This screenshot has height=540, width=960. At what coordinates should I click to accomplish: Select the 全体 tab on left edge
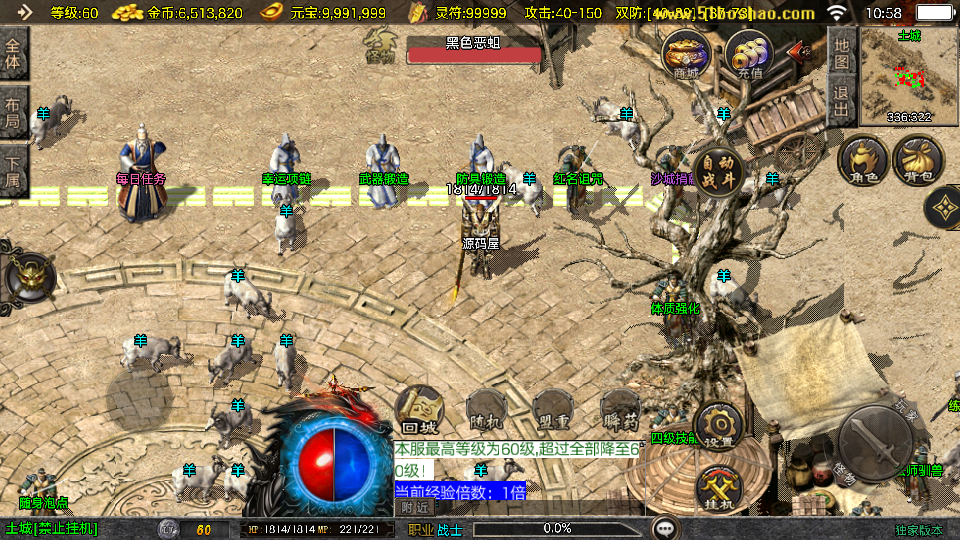coord(14,53)
